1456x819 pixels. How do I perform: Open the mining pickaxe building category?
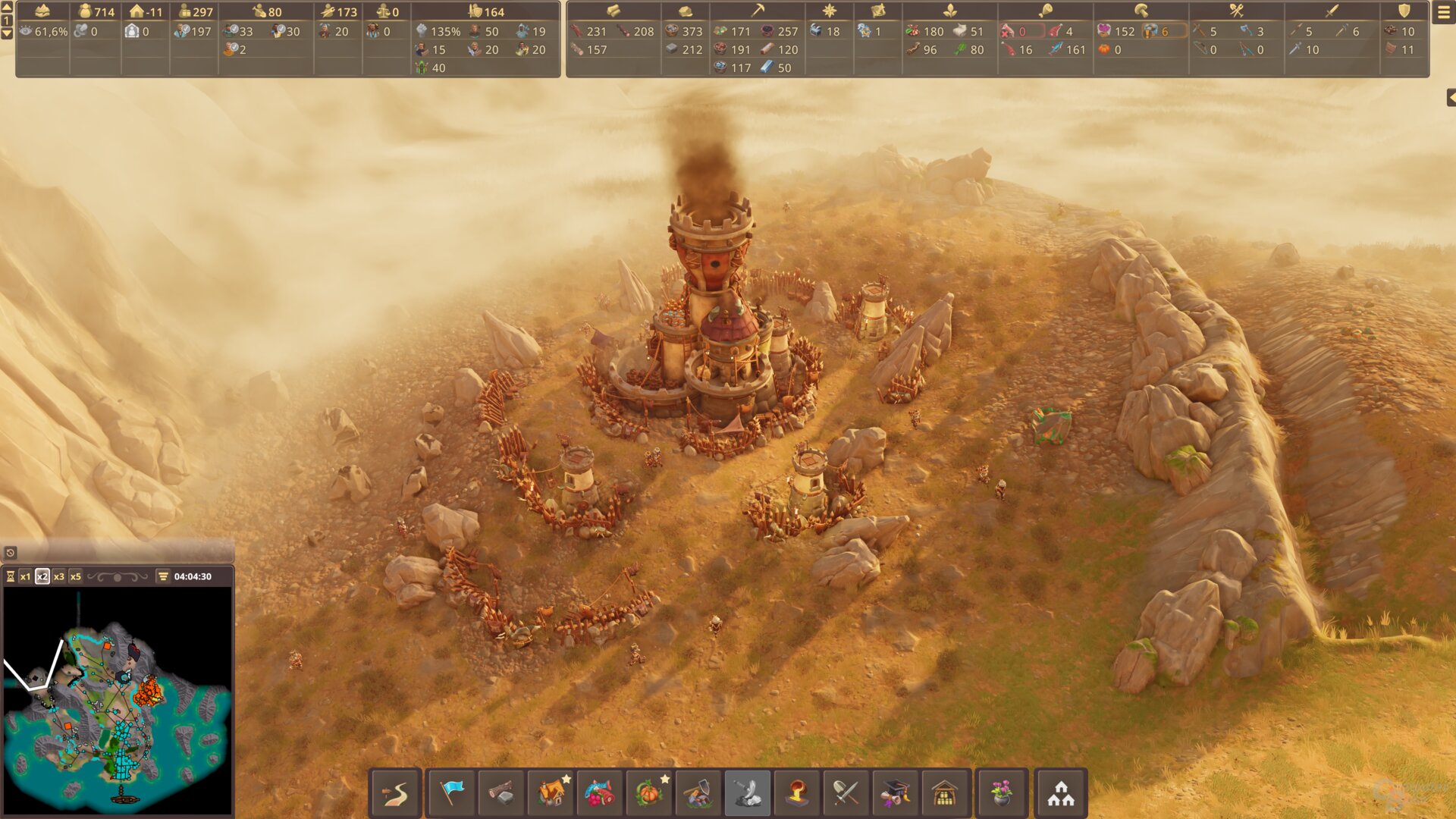[x=698, y=793]
